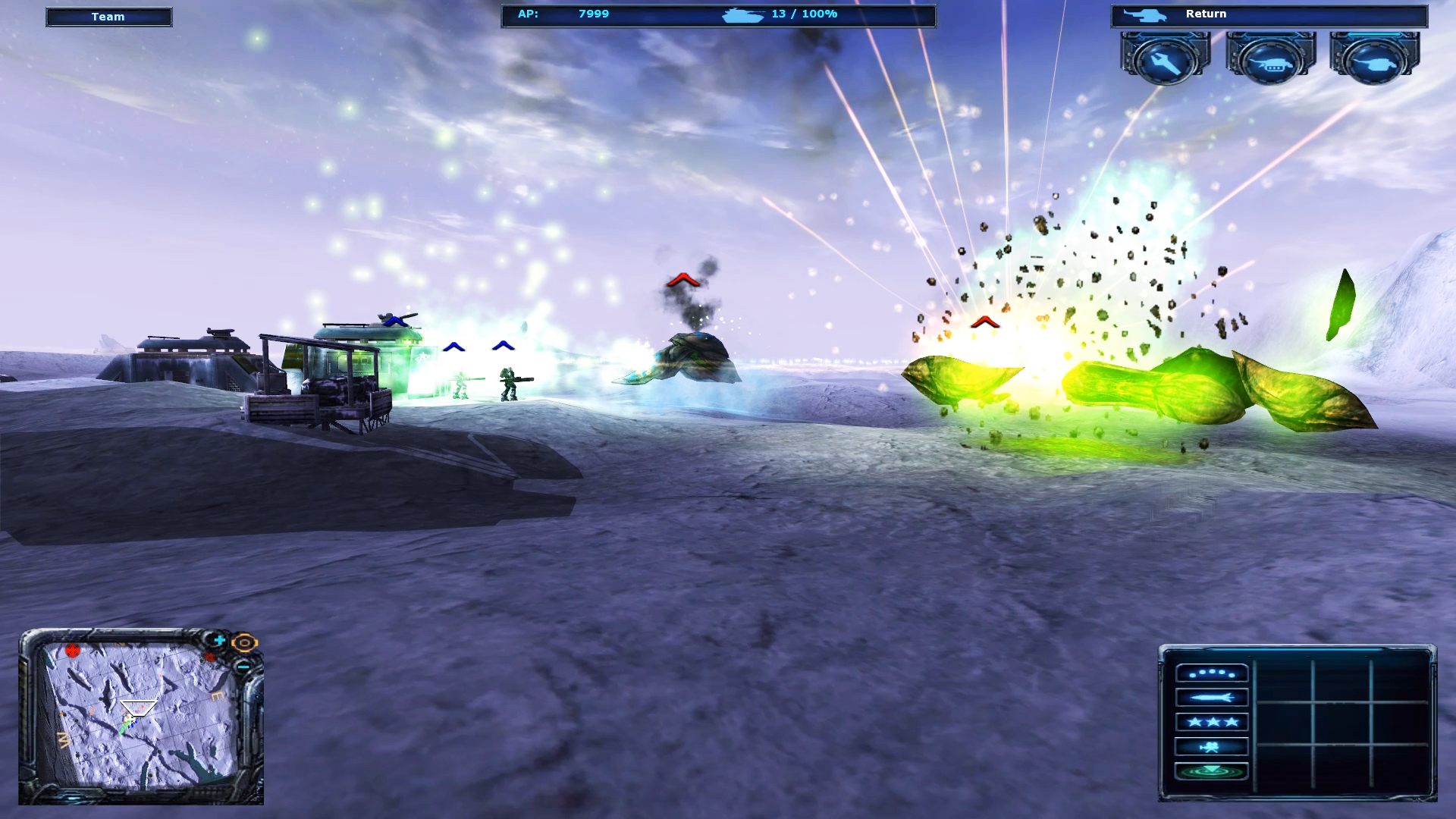Zoom out the minimap with the minus control

click(243, 667)
